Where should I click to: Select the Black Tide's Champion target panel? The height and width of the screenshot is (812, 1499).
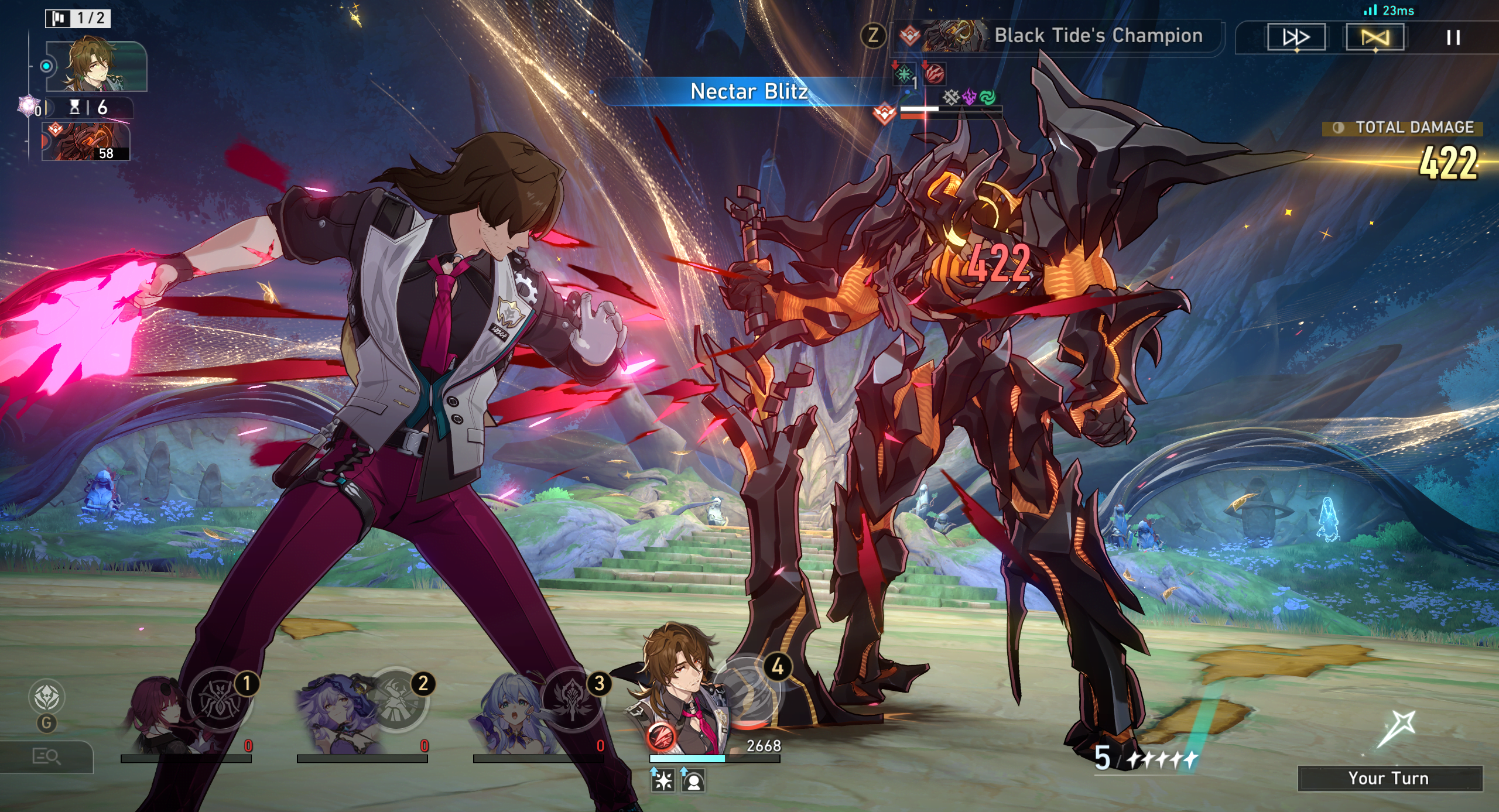tap(1057, 36)
